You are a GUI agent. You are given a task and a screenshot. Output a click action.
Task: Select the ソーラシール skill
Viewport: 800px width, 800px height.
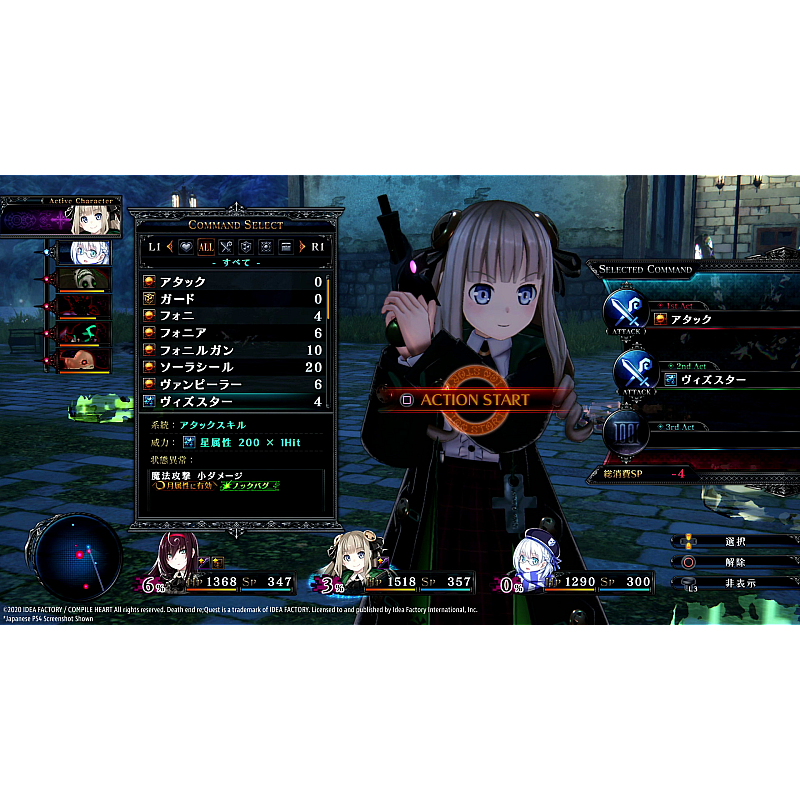click(x=232, y=367)
